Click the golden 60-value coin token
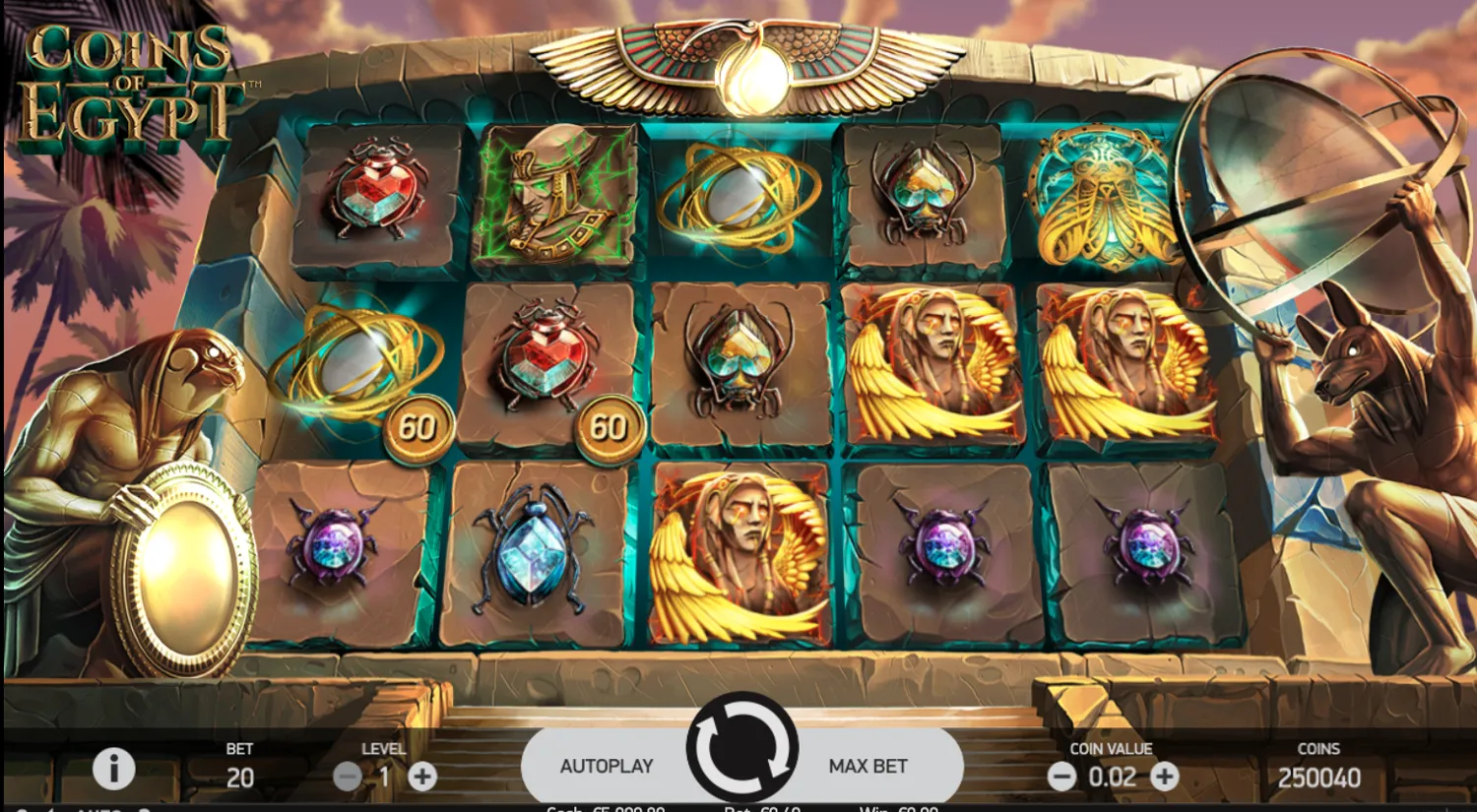The image size is (1477, 812). tap(418, 428)
